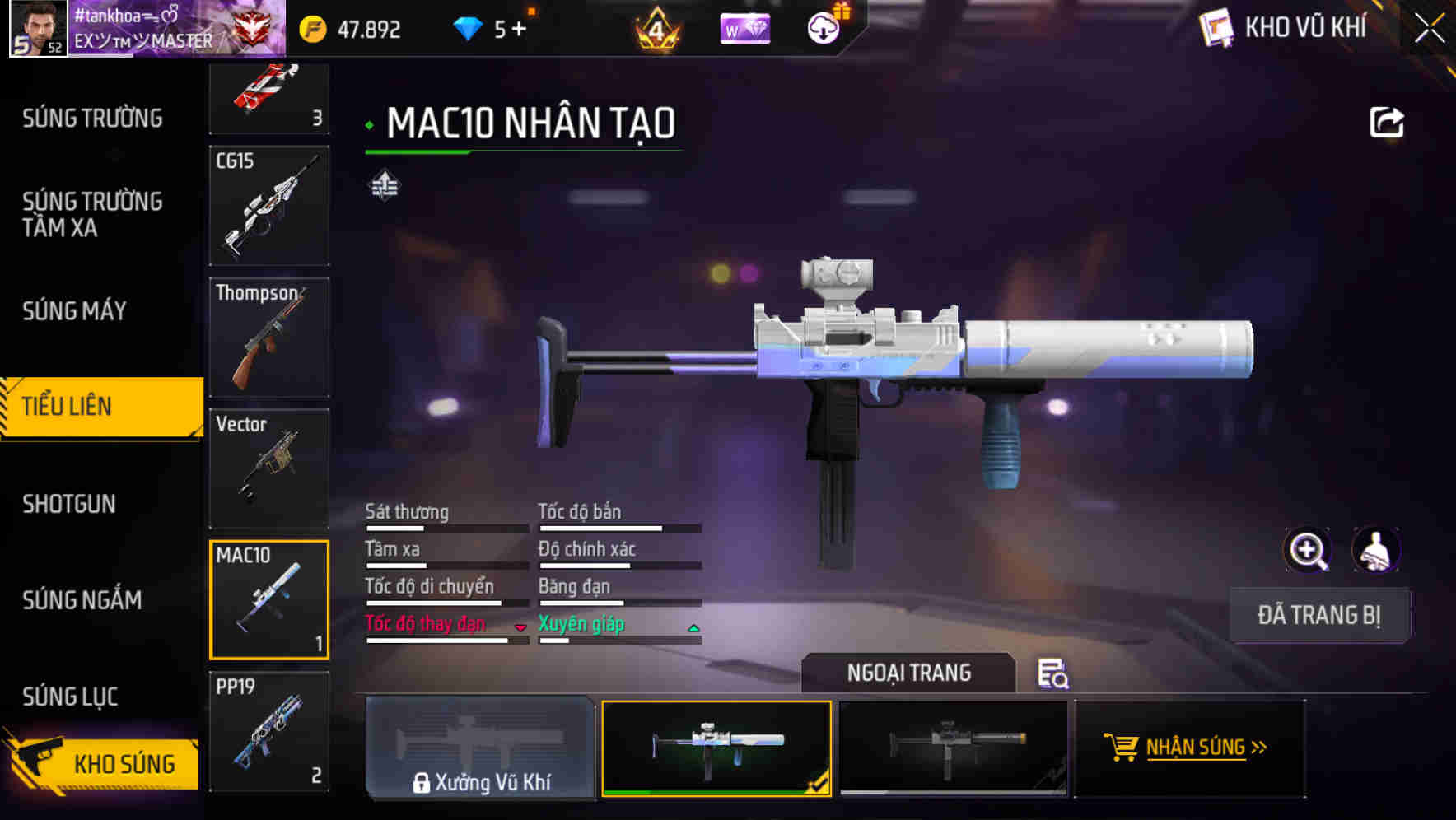Choose the Shotgun weapon category
1456x820 pixels.
tap(69, 504)
